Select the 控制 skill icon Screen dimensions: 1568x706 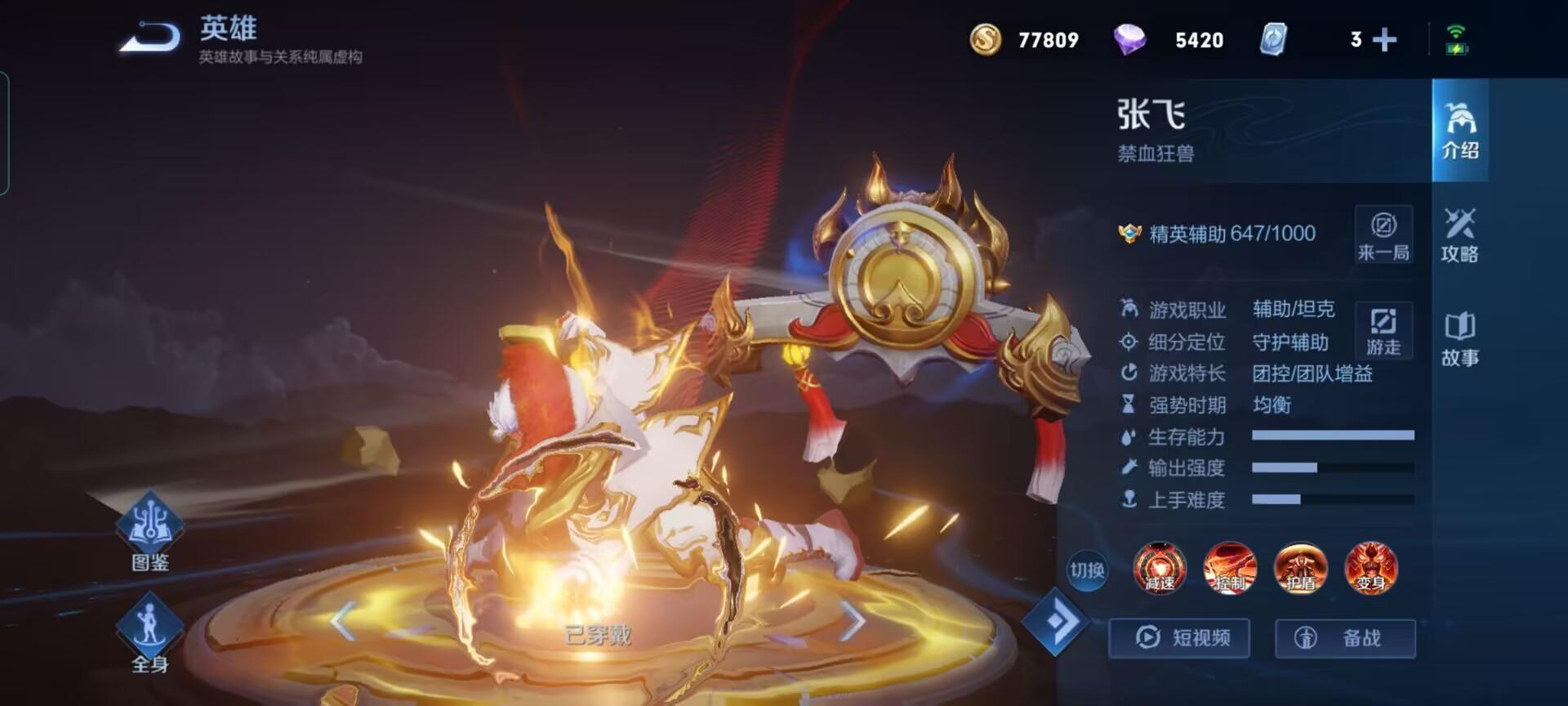point(1230,568)
